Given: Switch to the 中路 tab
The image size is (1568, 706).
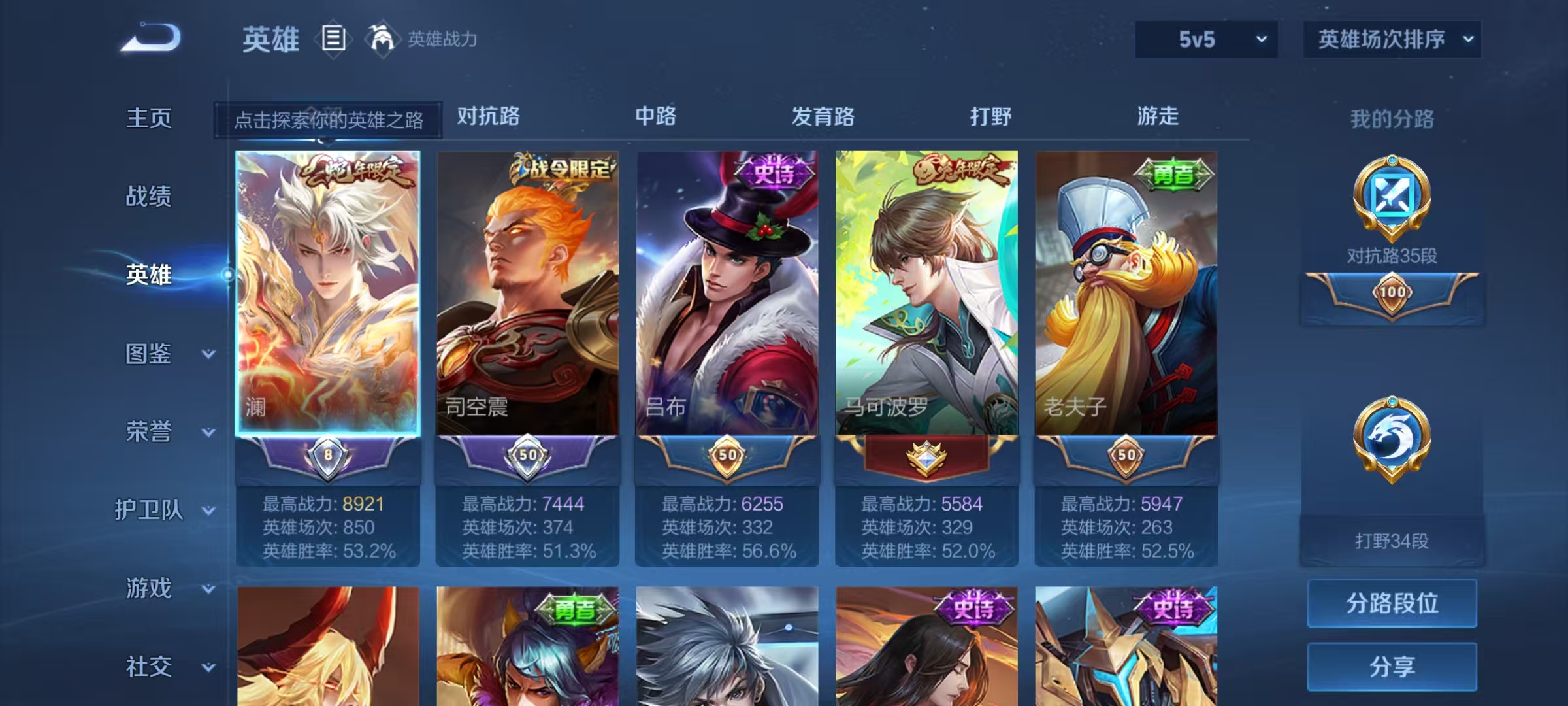Looking at the screenshot, I should (657, 117).
